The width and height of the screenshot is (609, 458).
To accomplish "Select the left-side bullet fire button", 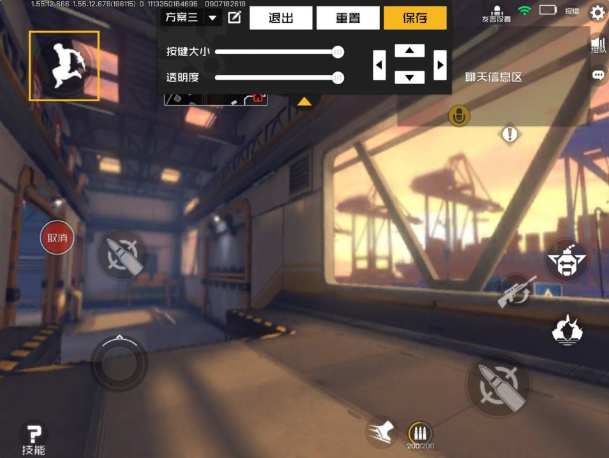I will 122,254.
